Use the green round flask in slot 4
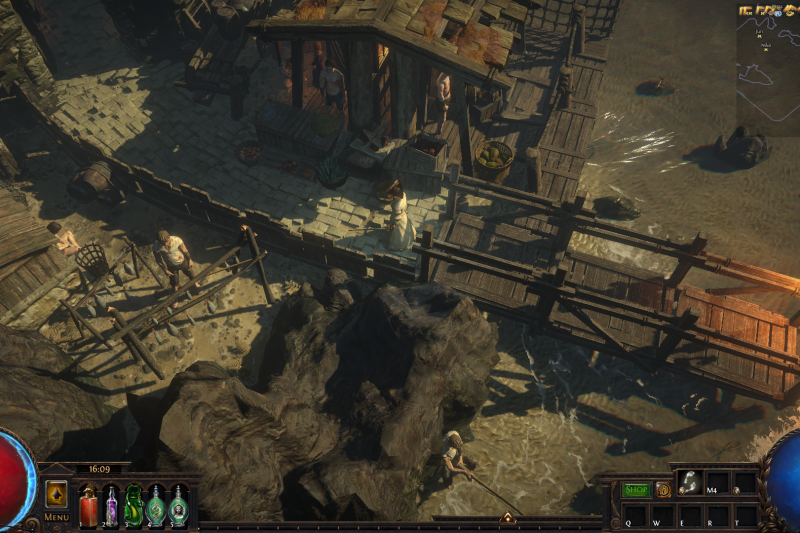Viewport: 800px width, 533px height. [156, 504]
